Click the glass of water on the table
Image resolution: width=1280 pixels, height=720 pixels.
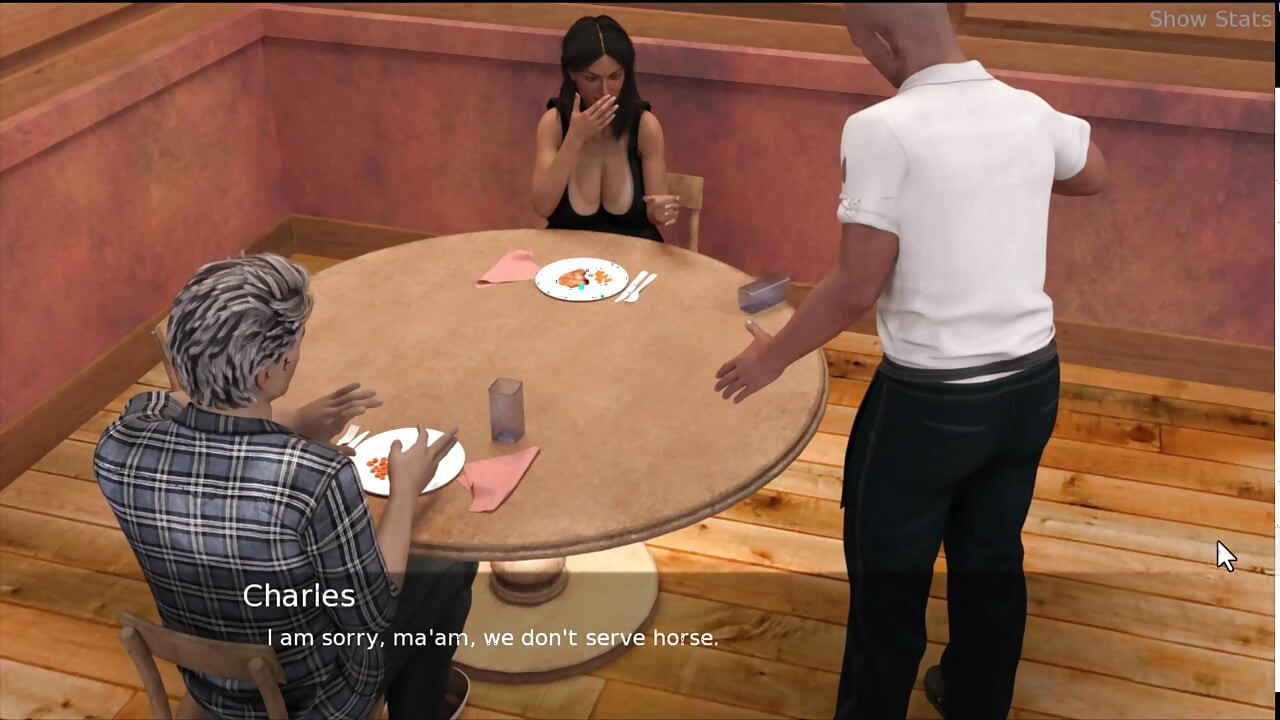coord(508,410)
